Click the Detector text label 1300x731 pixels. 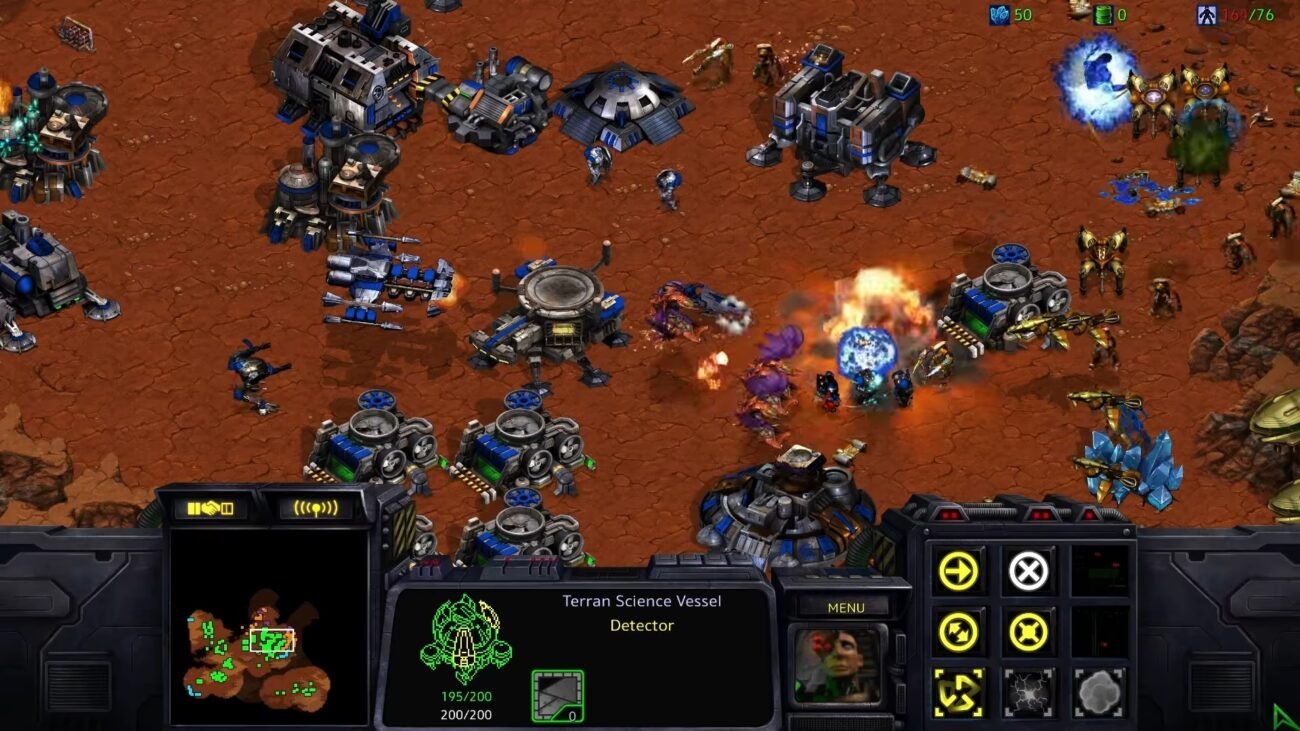pos(641,625)
